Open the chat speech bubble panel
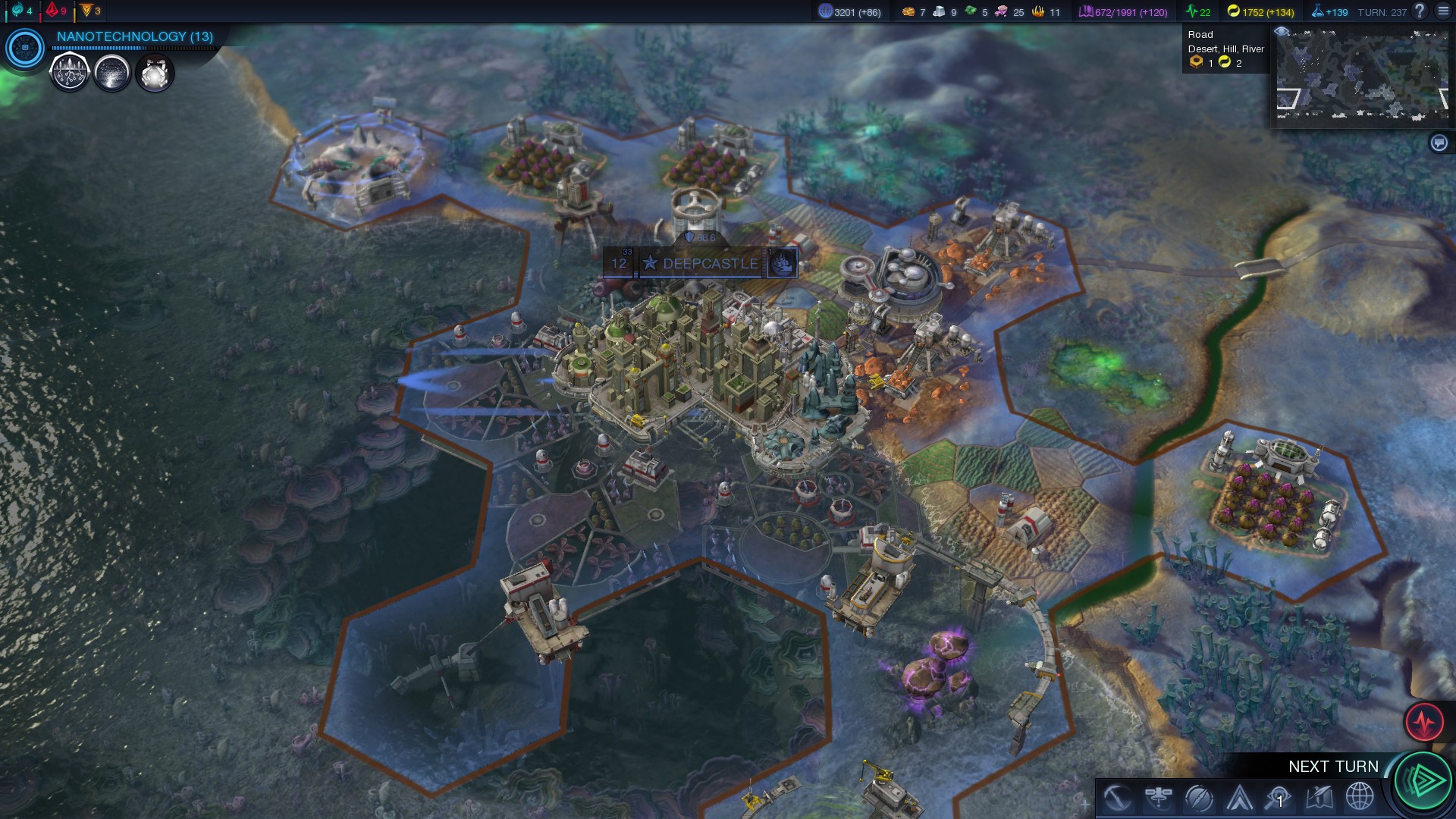 (x=1439, y=143)
